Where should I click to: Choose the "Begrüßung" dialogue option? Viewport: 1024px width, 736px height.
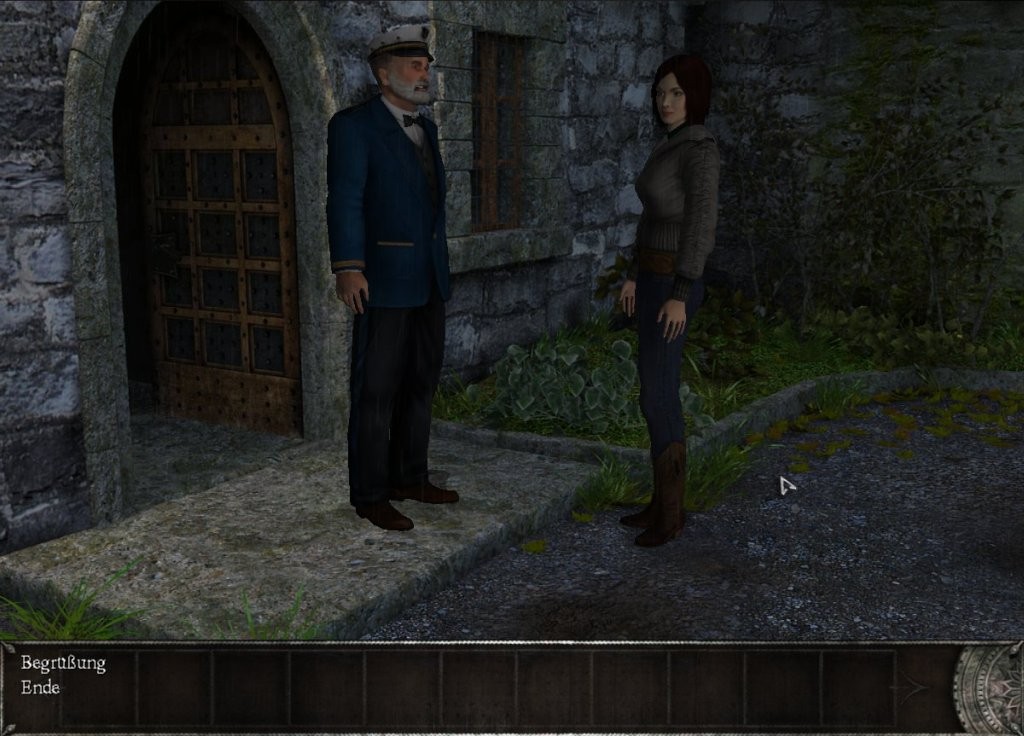click(63, 663)
